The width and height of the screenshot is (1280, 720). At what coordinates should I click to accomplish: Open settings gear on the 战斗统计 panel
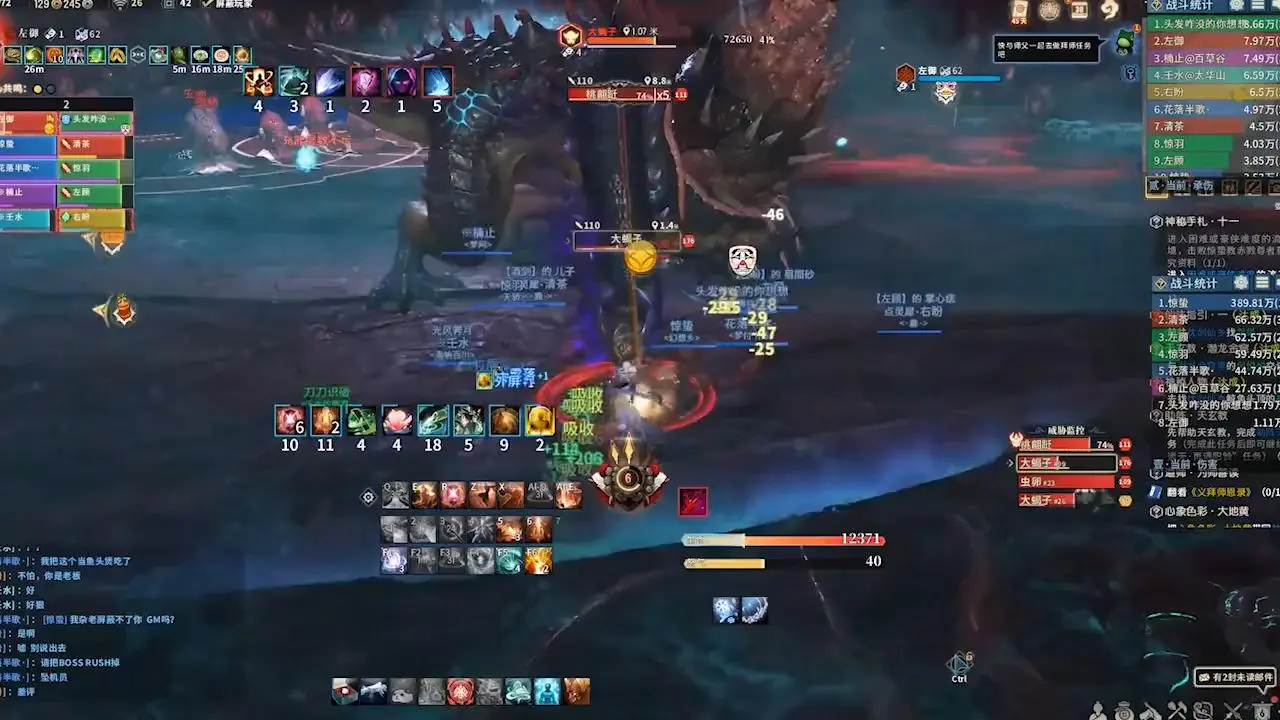[x=1236, y=7]
